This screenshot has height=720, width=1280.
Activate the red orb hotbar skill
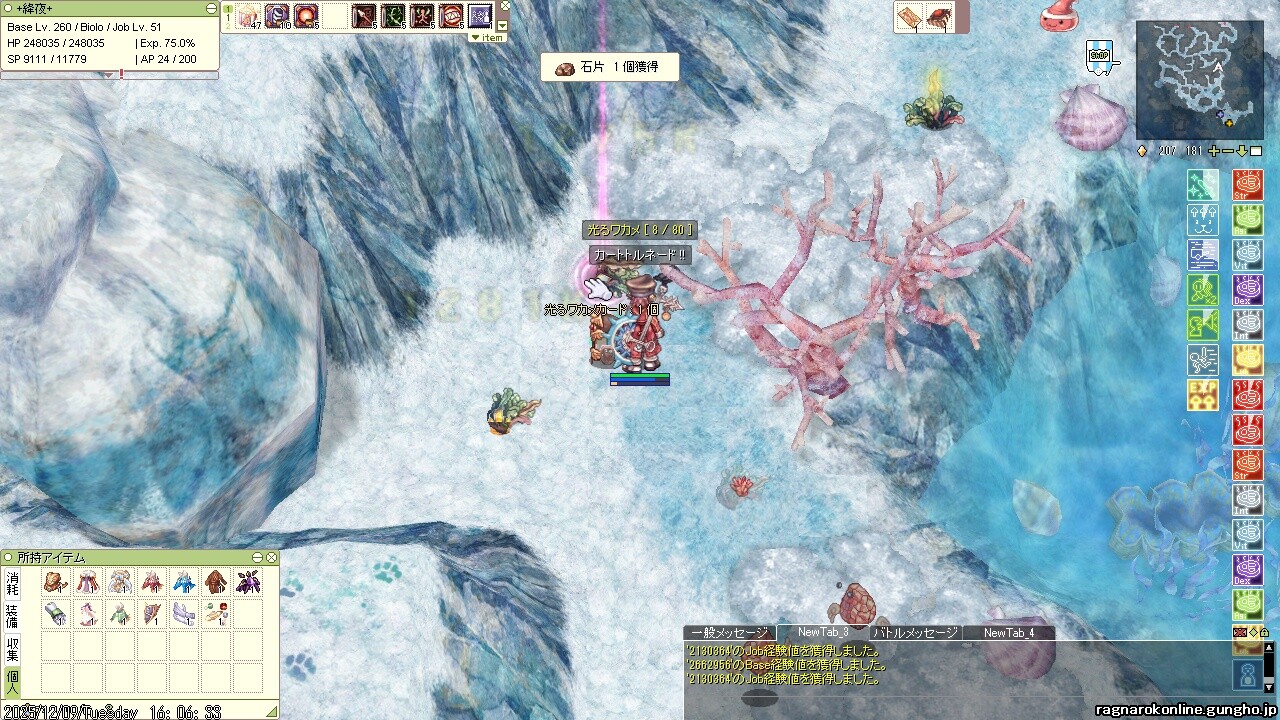(306, 16)
